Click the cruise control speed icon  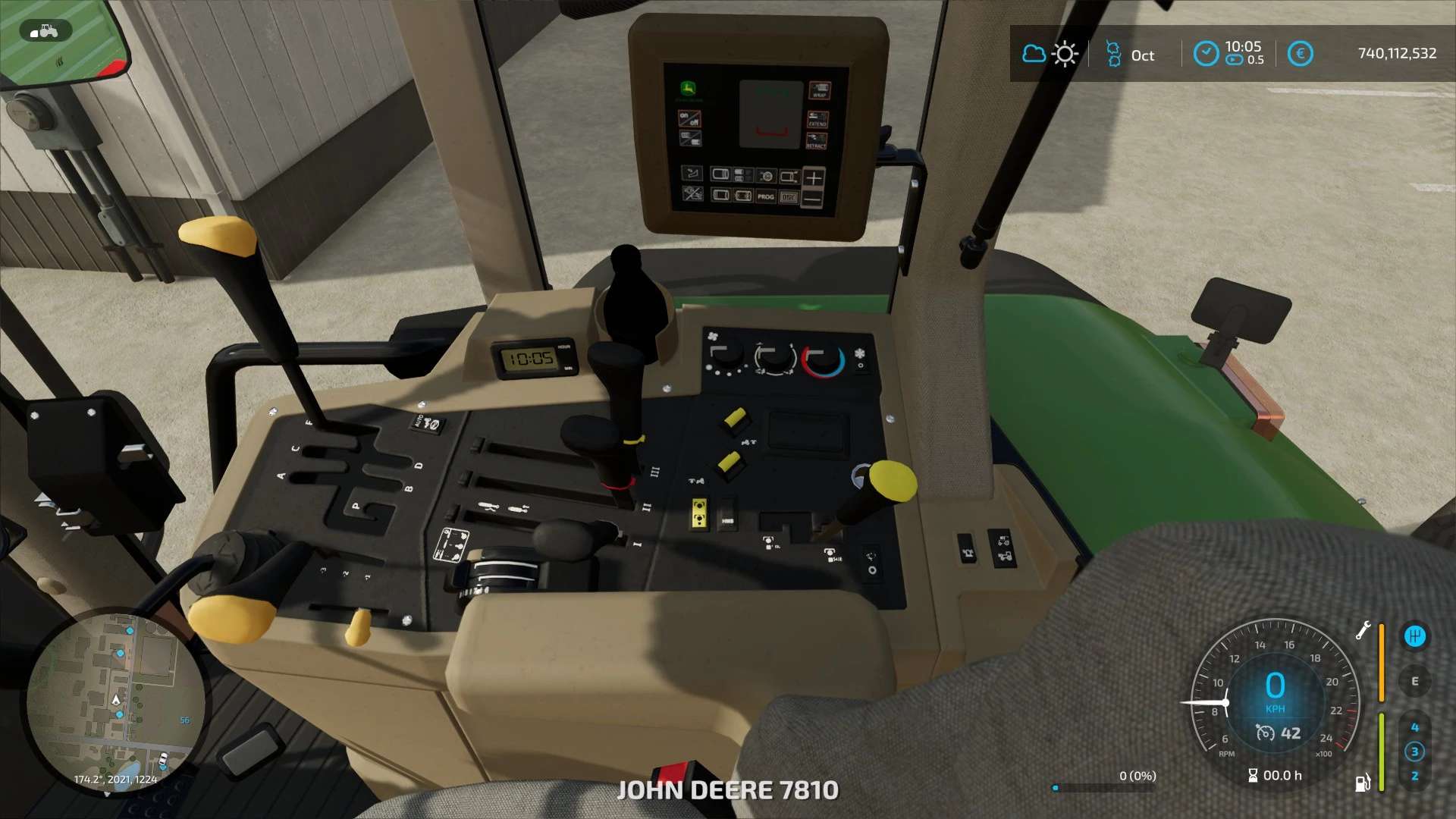1265,733
